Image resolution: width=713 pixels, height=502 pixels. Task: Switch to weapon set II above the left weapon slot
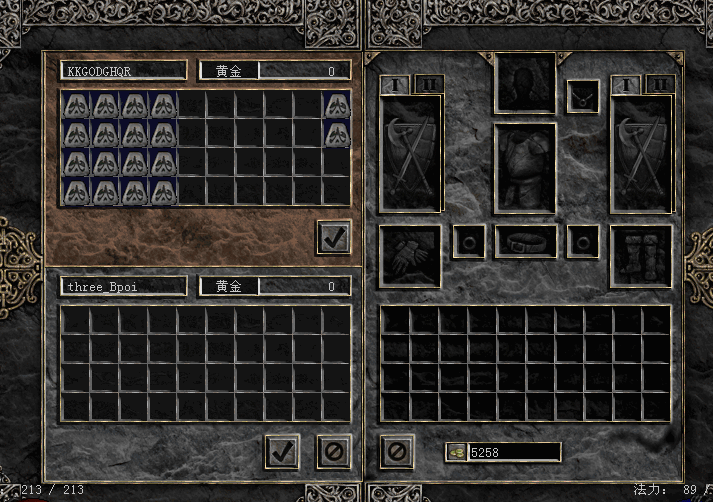click(430, 85)
